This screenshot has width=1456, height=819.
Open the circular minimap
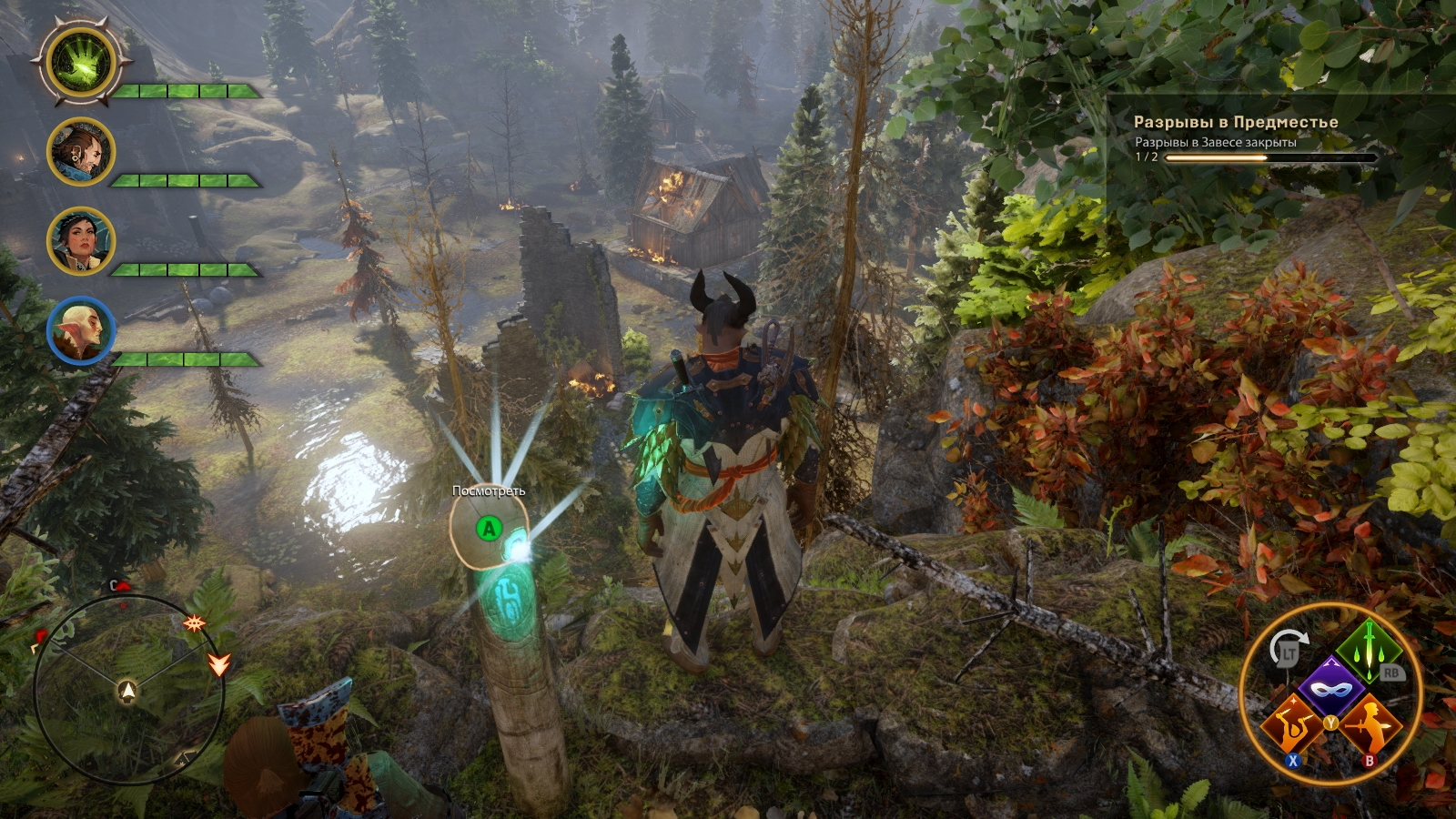(x=128, y=689)
